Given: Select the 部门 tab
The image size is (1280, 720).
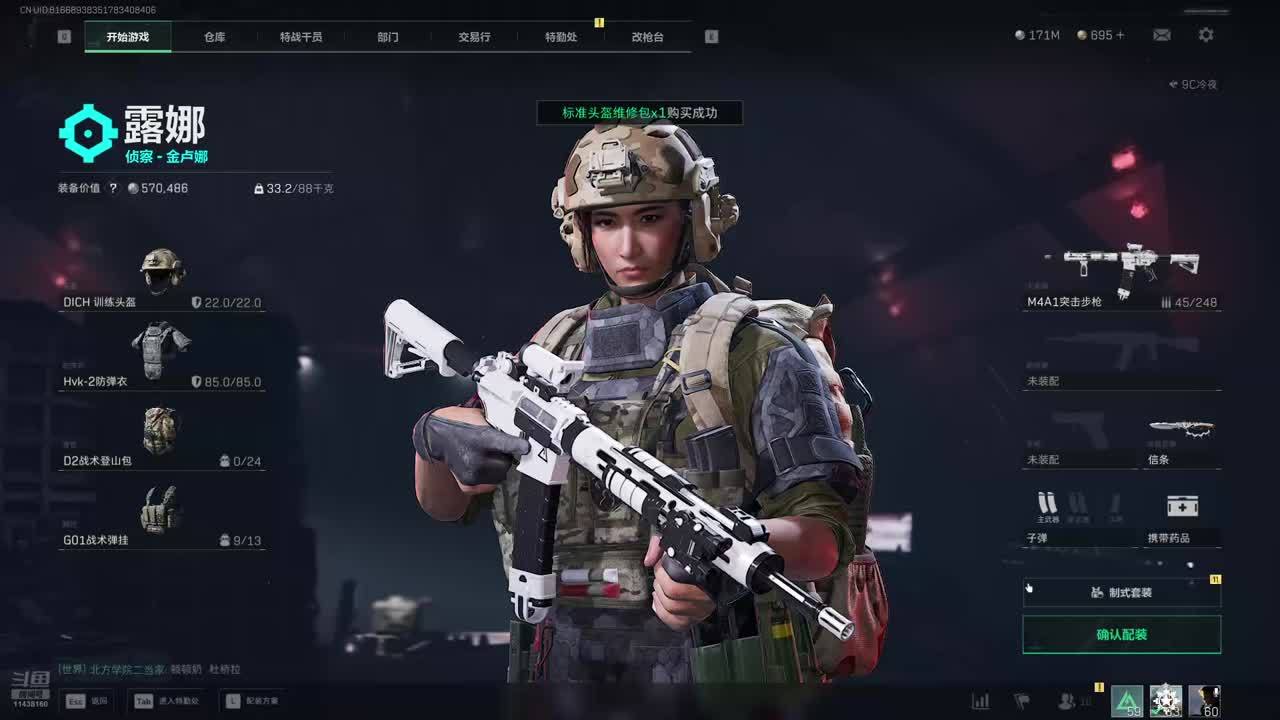Looking at the screenshot, I should point(388,37).
